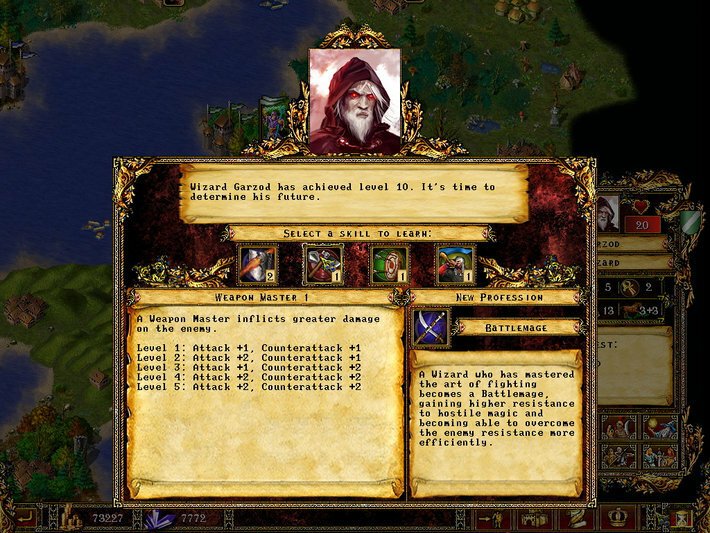Pick the bullseye target skill icon
This screenshot has width=710, height=533.
pyautogui.click(x=389, y=265)
